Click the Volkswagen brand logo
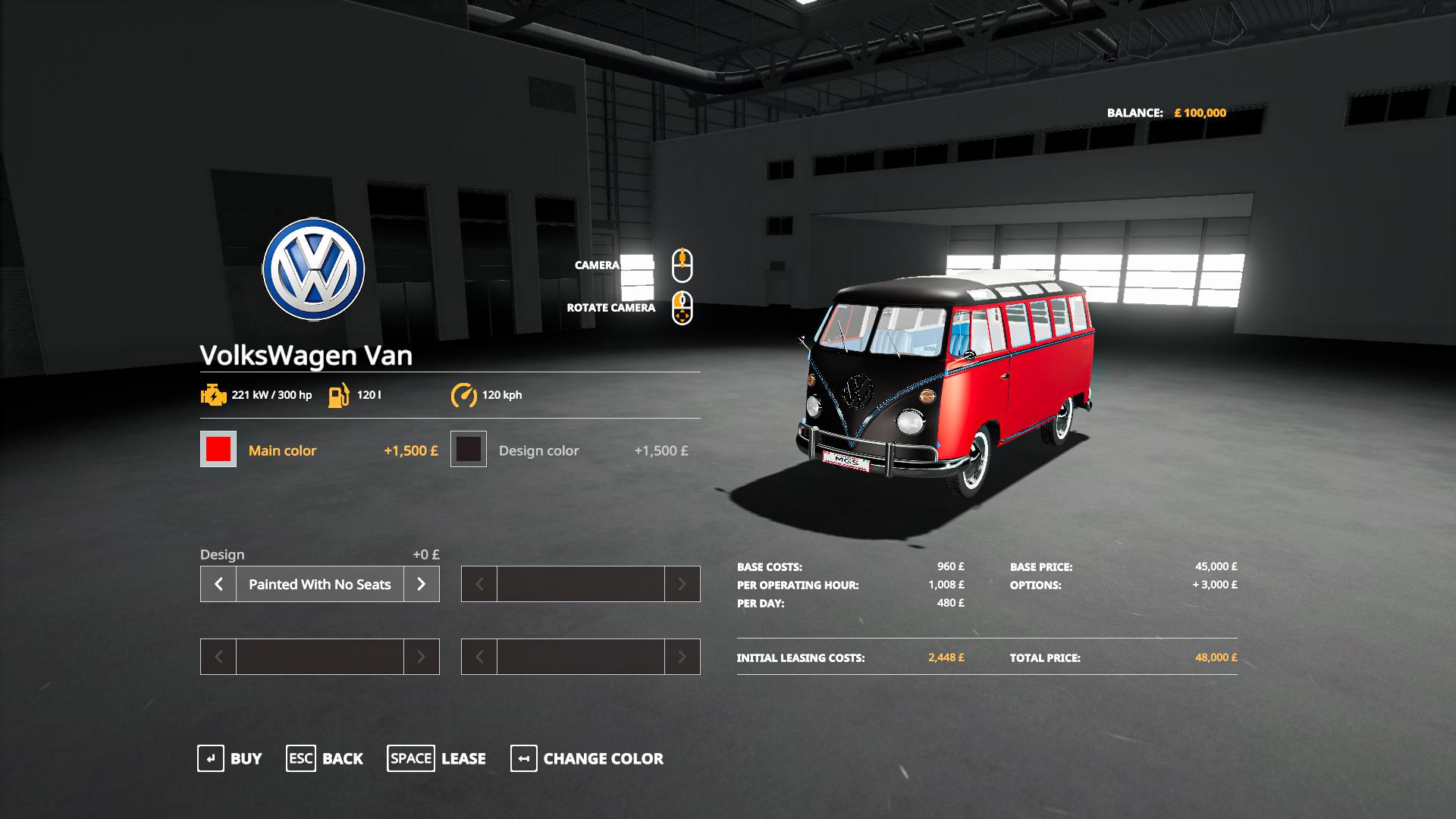This screenshot has width=1456, height=819. point(314,269)
